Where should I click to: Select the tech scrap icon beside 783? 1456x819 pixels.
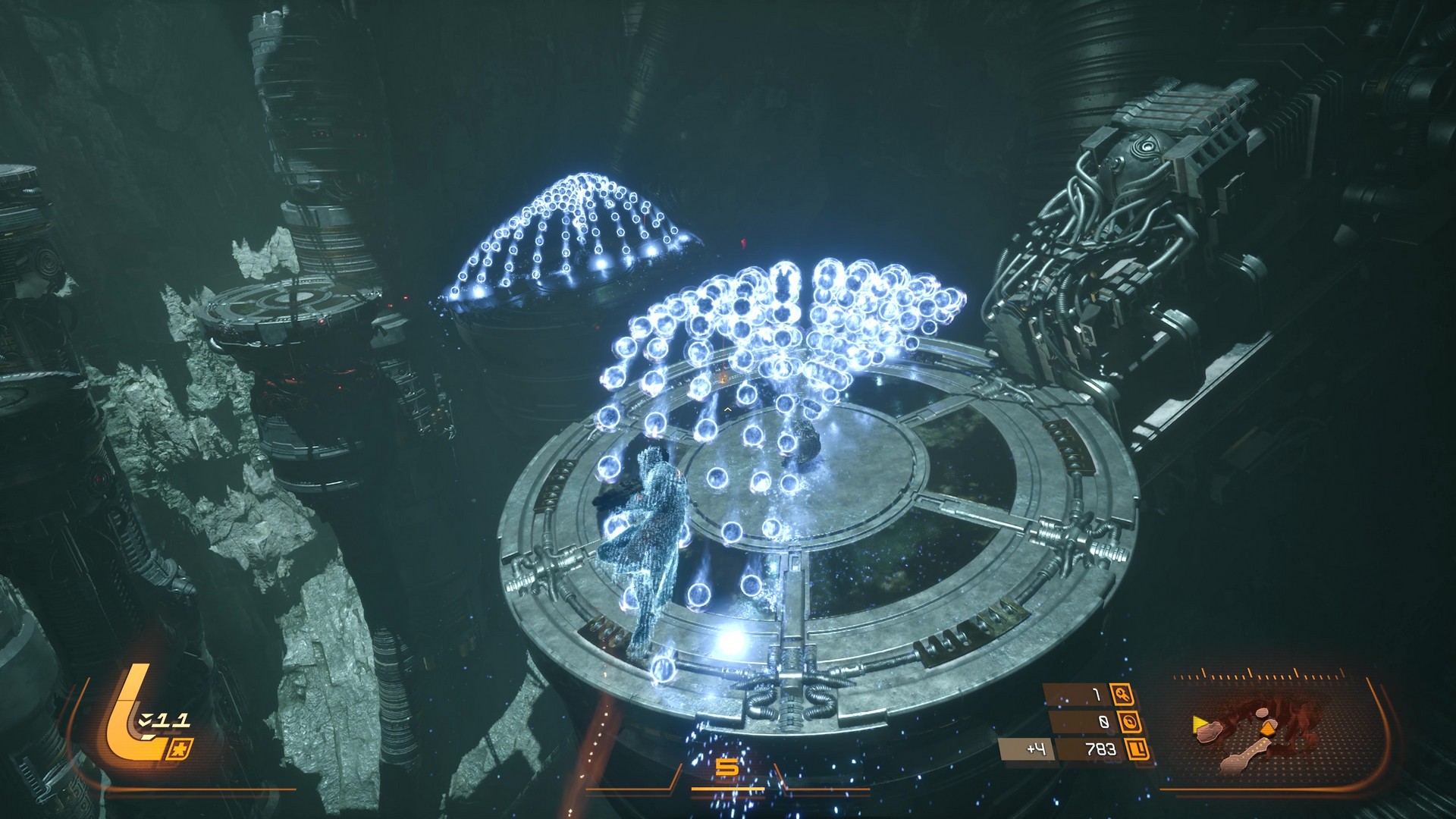1137,750
